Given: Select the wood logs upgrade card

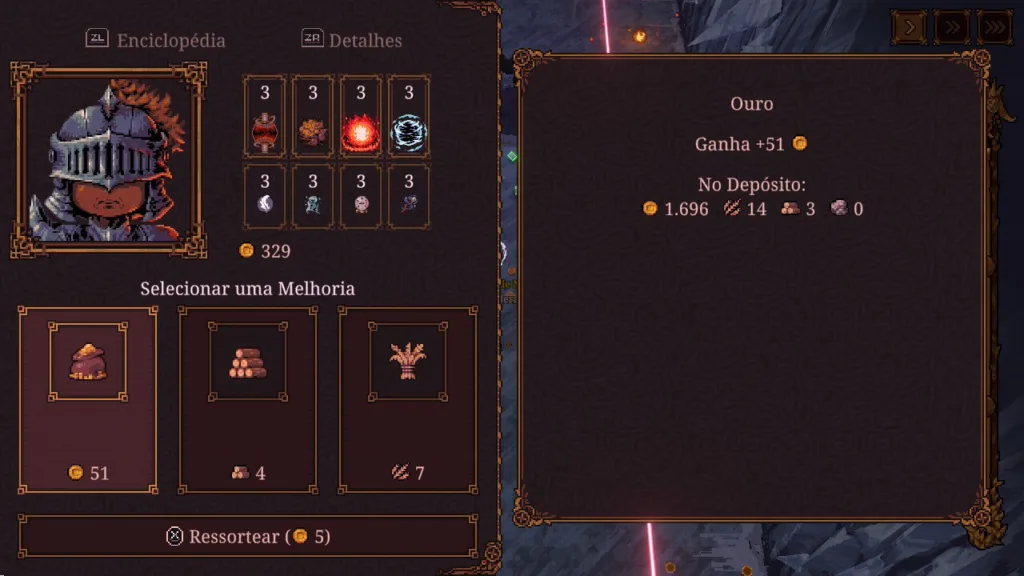Looking at the screenshot, I should coord(248,399).
